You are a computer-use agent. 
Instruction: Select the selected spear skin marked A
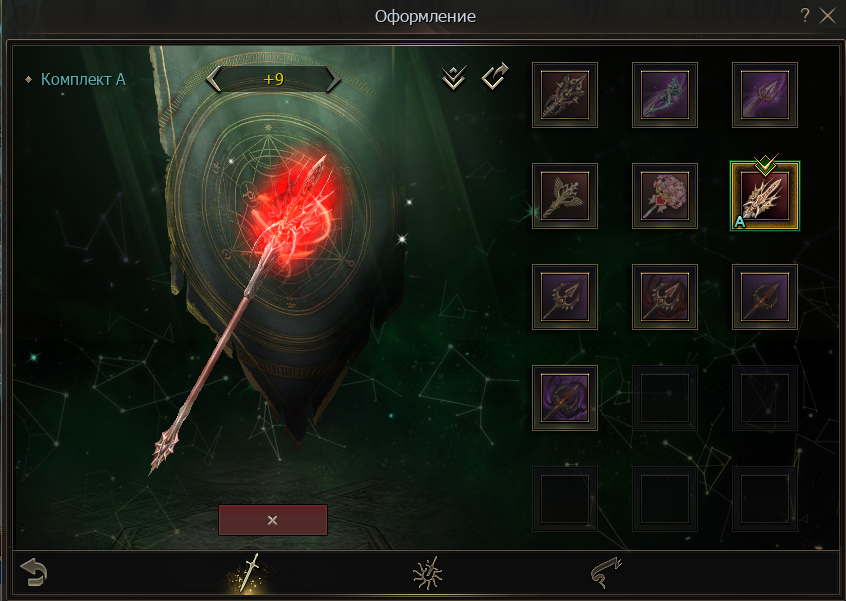[x=765, y=195]
